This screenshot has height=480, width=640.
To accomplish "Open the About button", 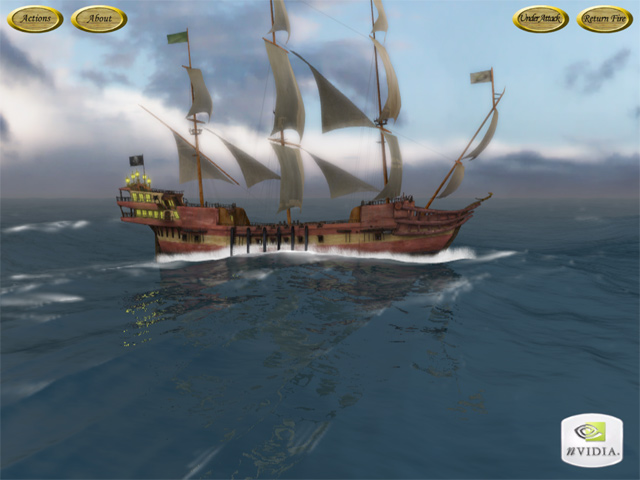I will (x=99, y=19).
